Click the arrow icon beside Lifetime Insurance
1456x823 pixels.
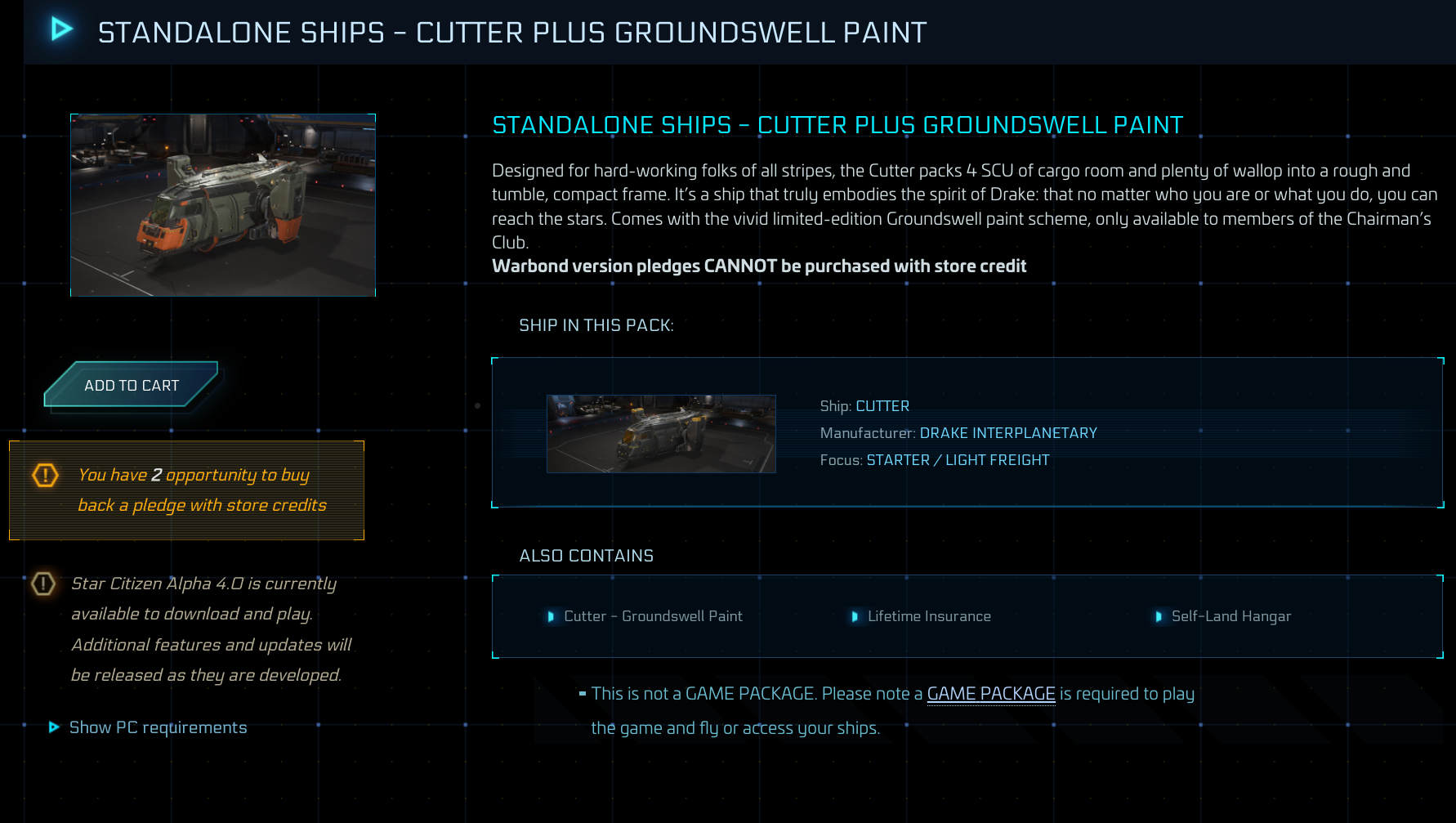click(855, 617)
